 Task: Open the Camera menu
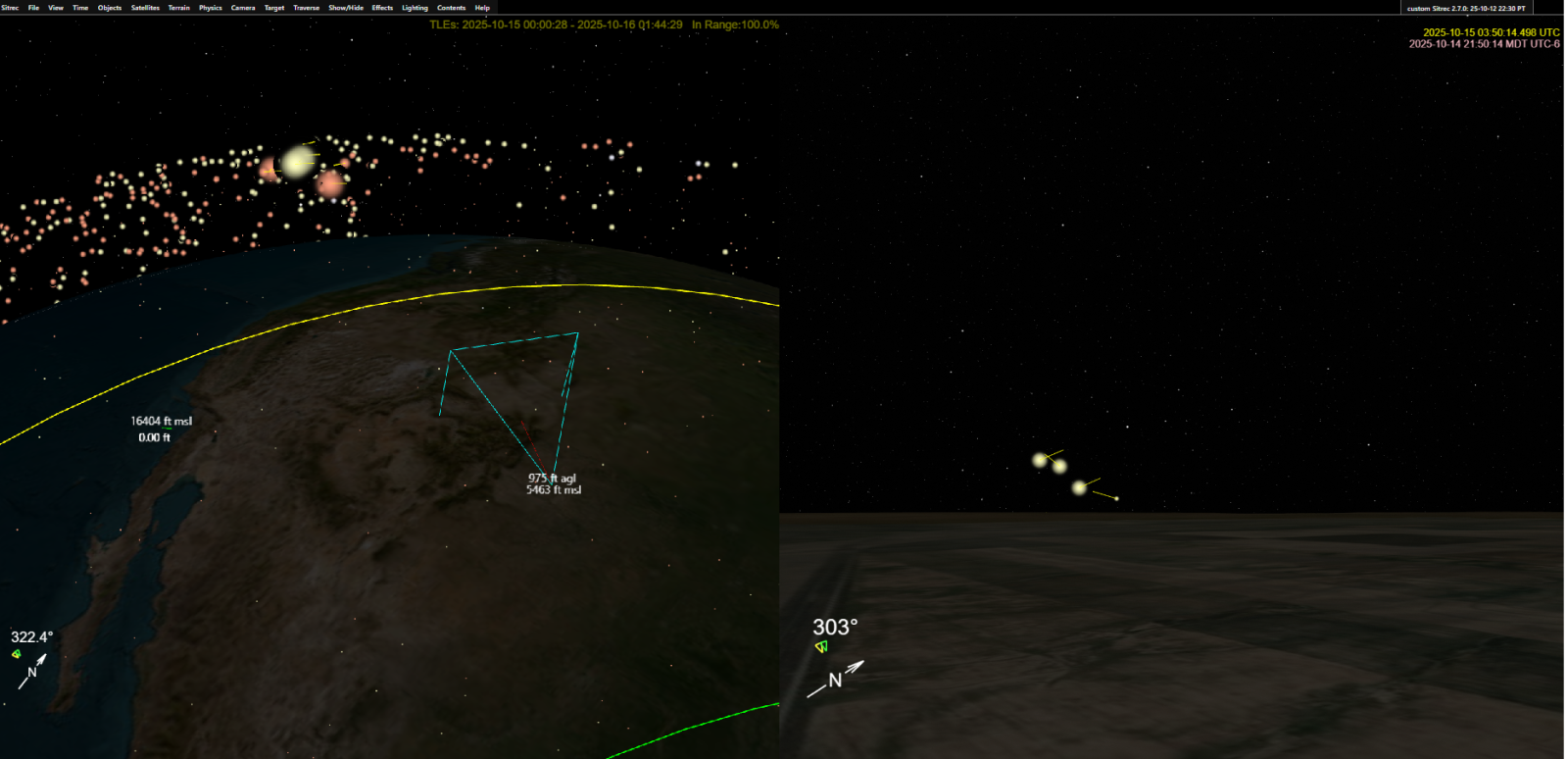pos(243,8)
